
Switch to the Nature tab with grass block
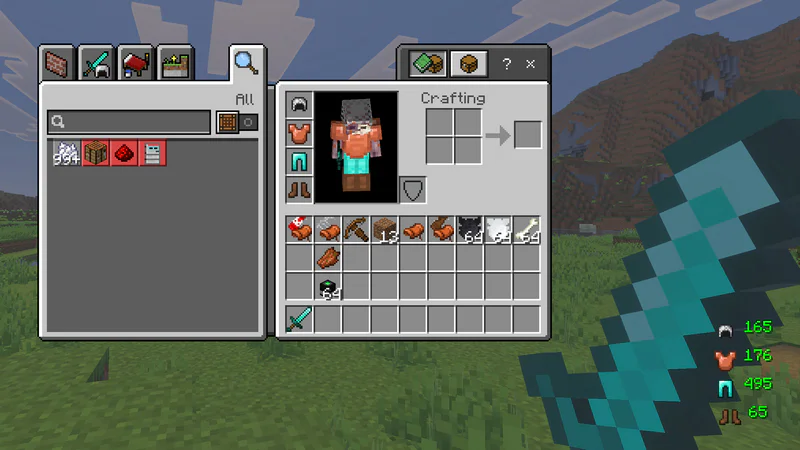(x=175, y=63)
